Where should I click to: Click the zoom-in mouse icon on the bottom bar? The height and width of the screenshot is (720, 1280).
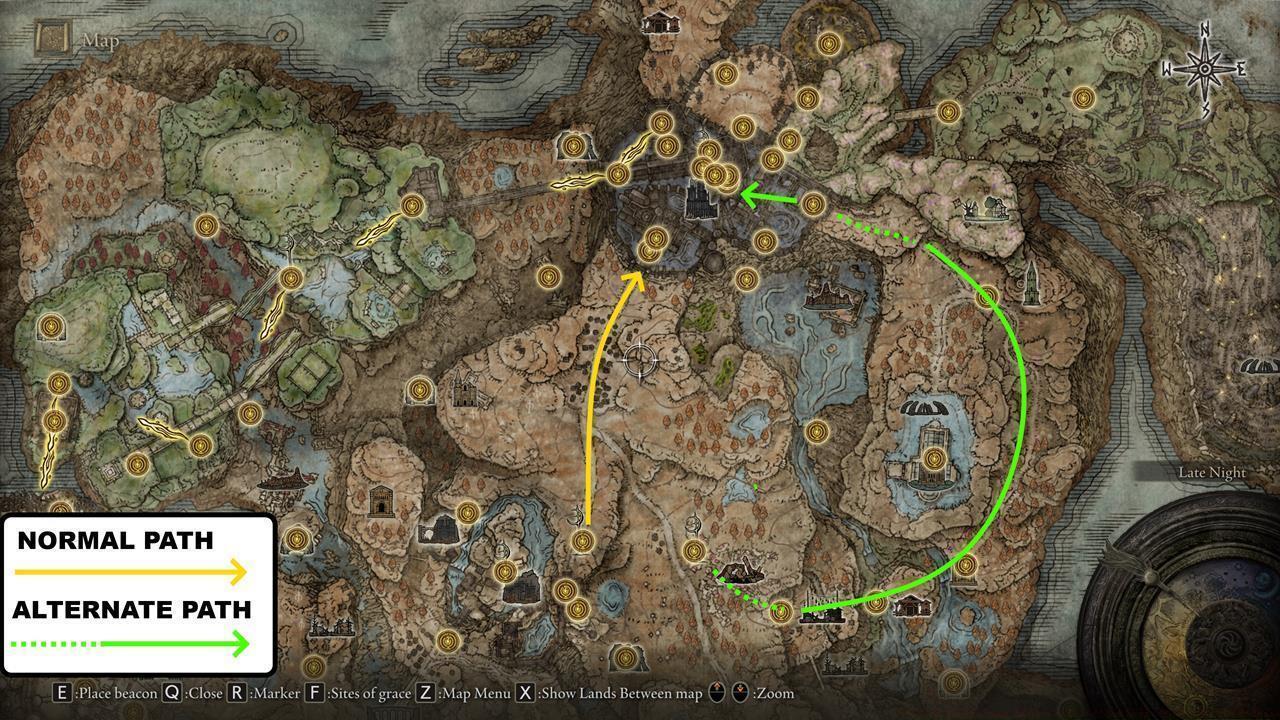(716, 692)
